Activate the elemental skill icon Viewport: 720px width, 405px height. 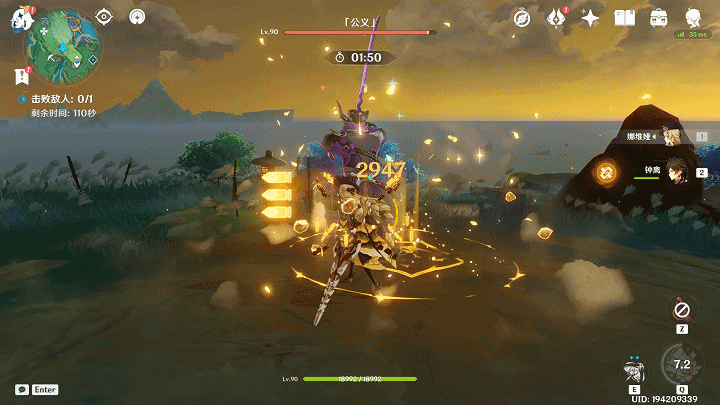click(x=632, y=373)
